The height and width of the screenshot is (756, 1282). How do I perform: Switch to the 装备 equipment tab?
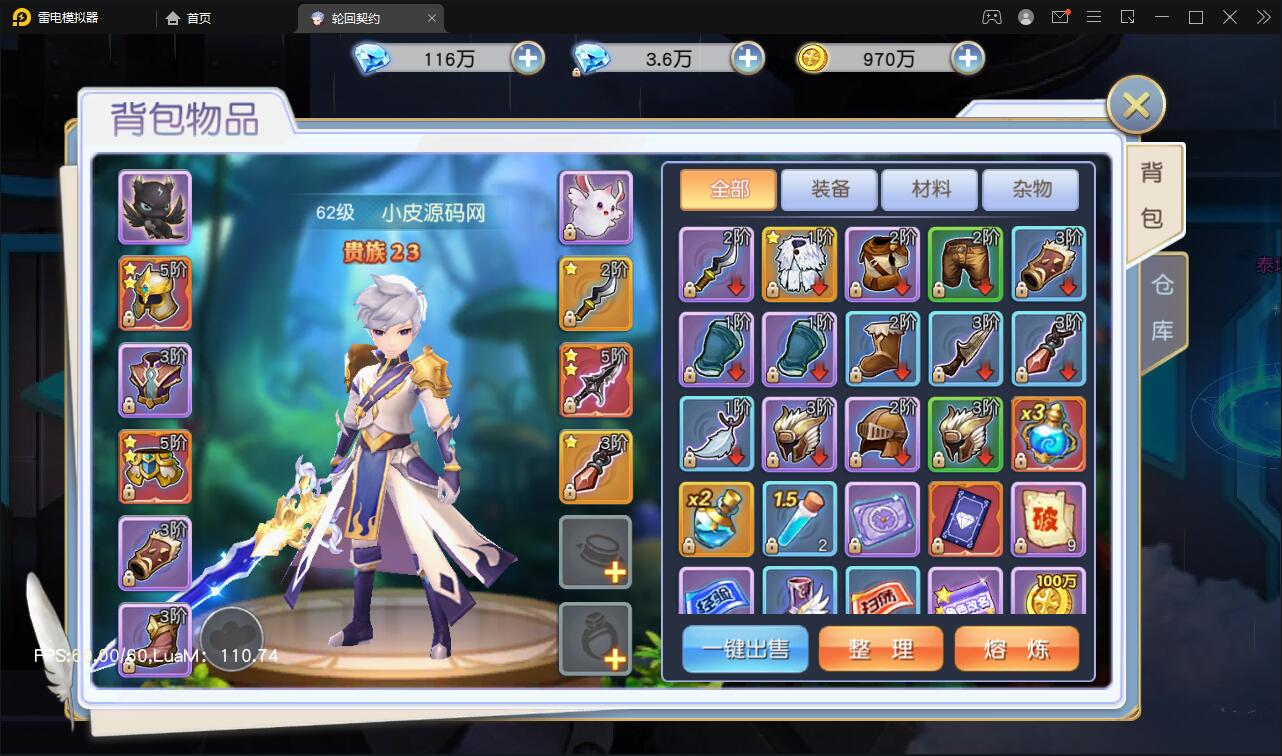(829, 189)
